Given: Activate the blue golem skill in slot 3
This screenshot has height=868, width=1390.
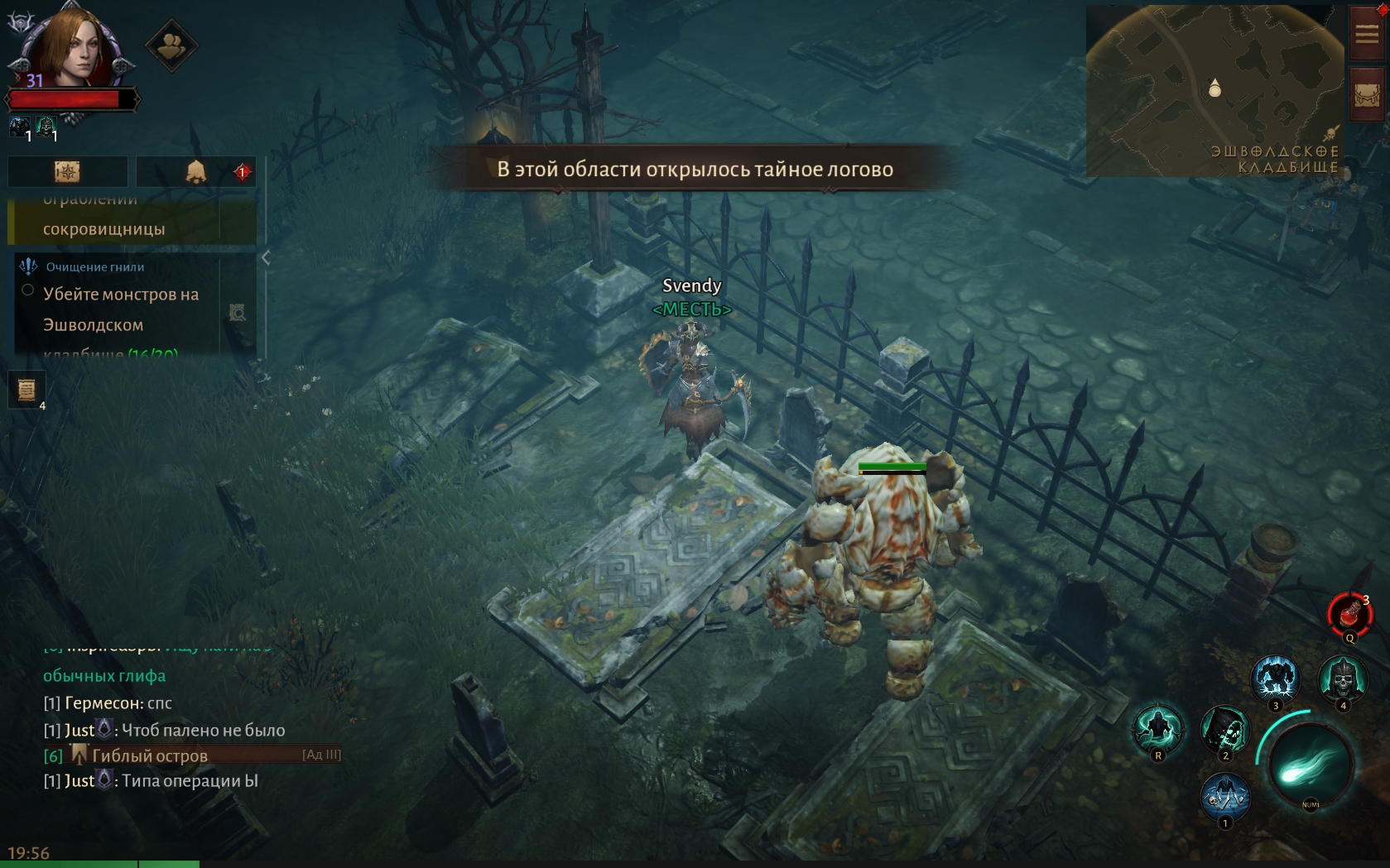Looking at the screenshot, I should pos(1275,679).
